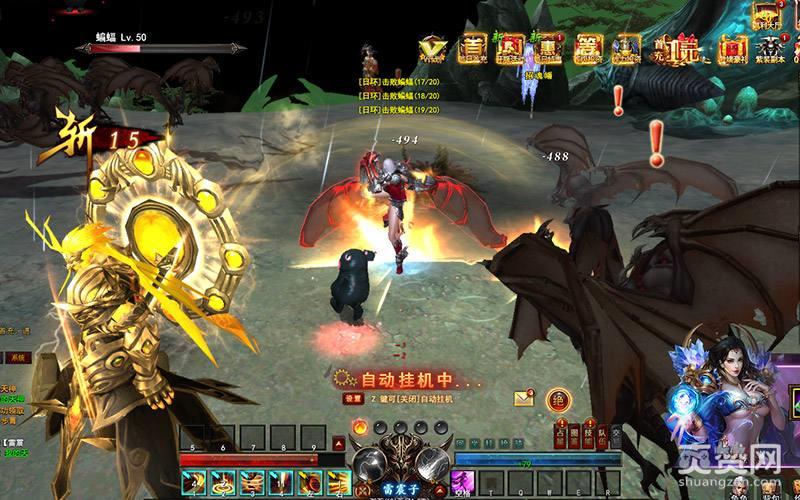
Task: Activate the skill in hotbar slot 3
Action: [252, 484]
